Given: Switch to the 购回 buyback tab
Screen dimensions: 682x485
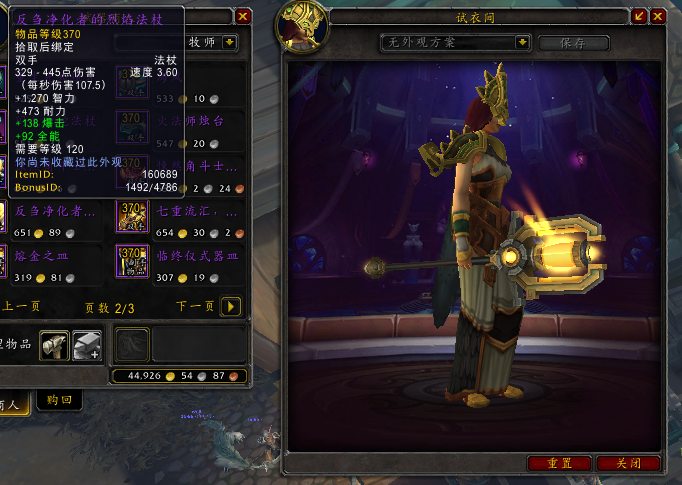Looking at the screenshot, I should [59, 399].
